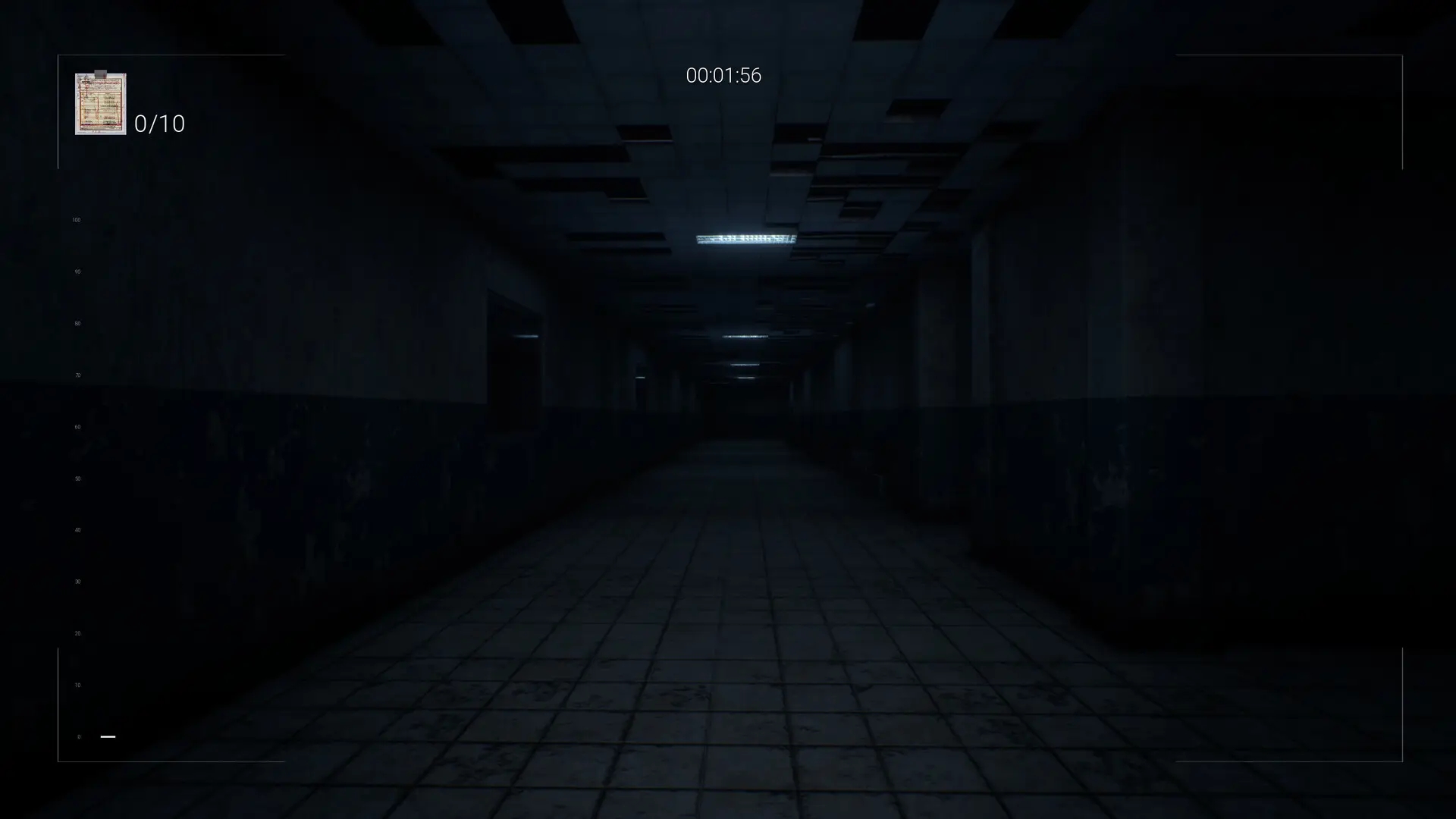Click the 50 mark on the left gauge
The width and height of the screenshot is (1456, 819).
76,478
